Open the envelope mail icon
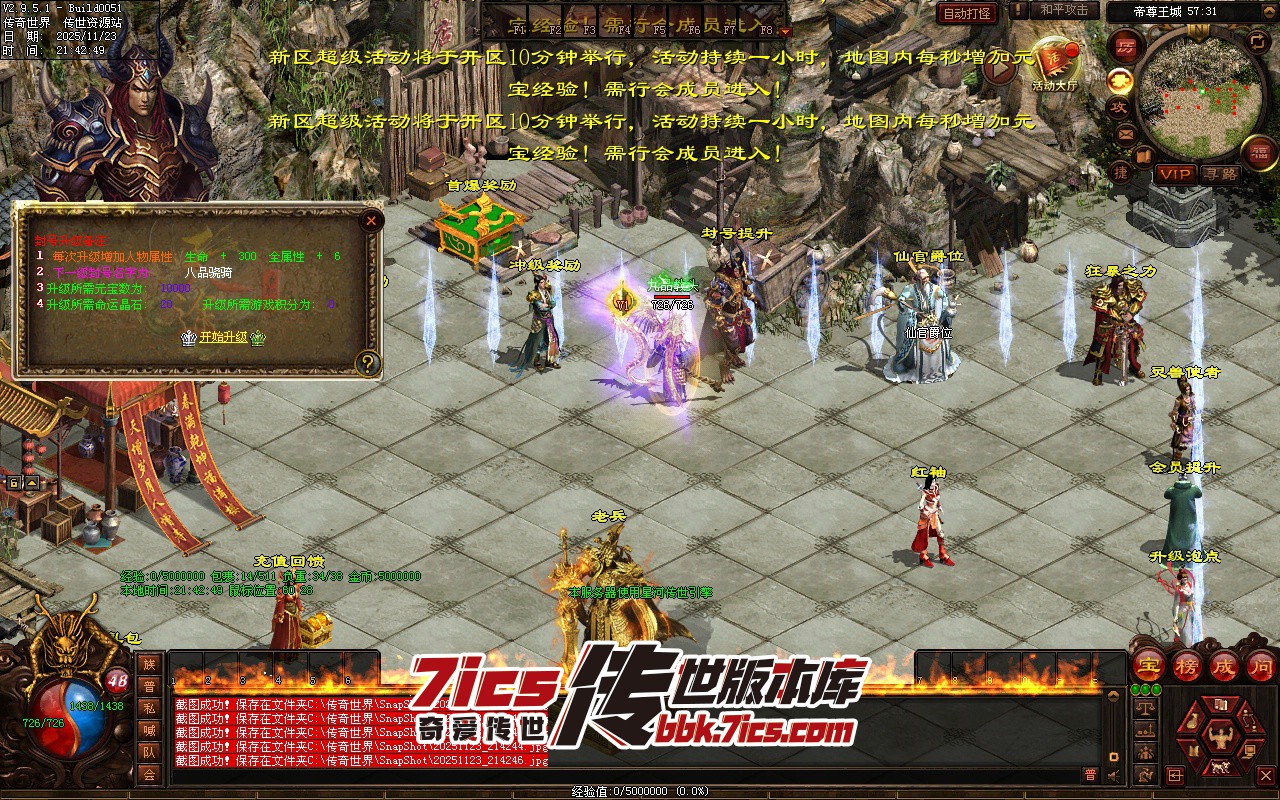1280x800 pixels. click(x=1126, y=133)
